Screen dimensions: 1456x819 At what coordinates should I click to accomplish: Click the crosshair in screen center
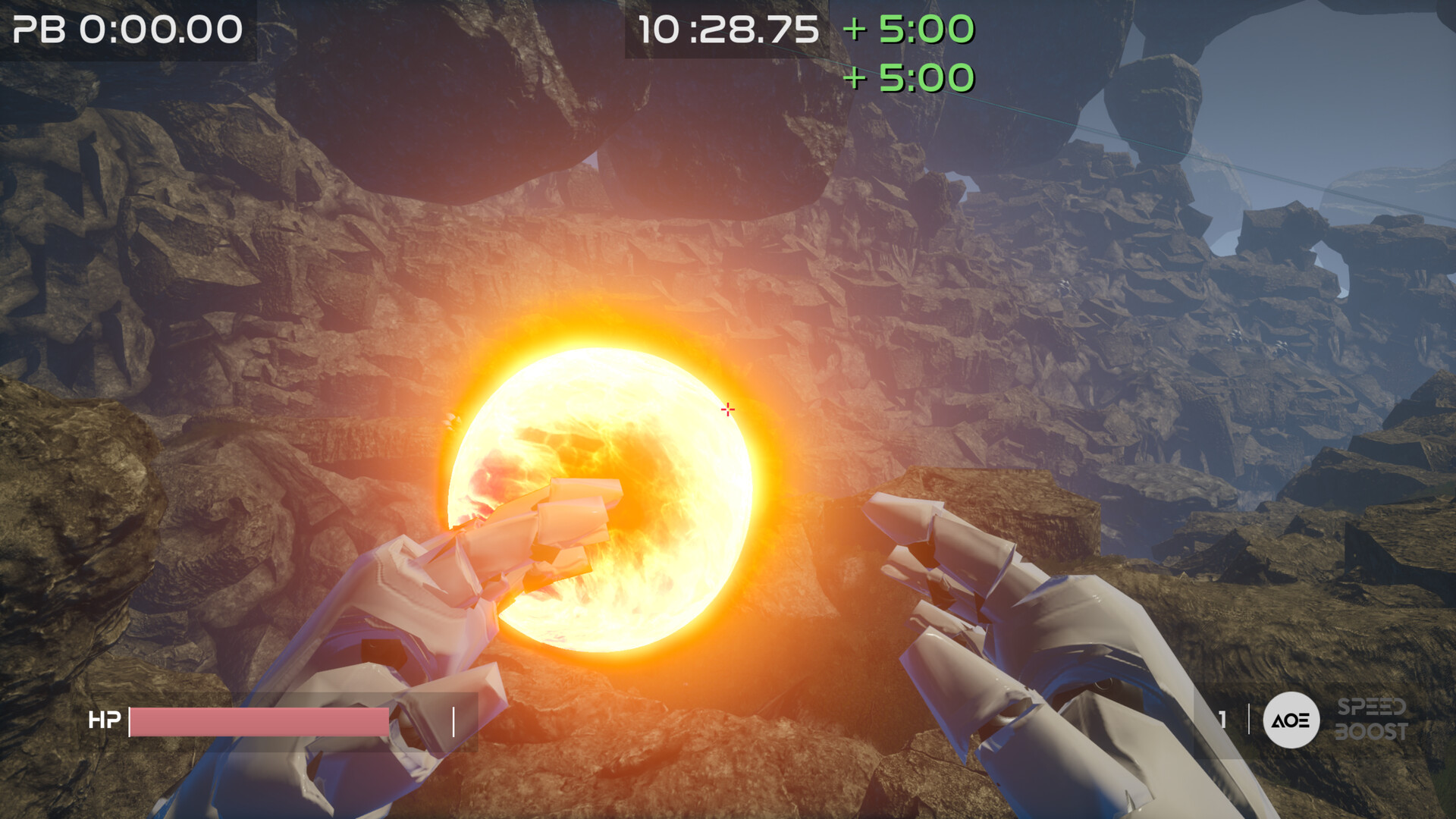(727, 409)
